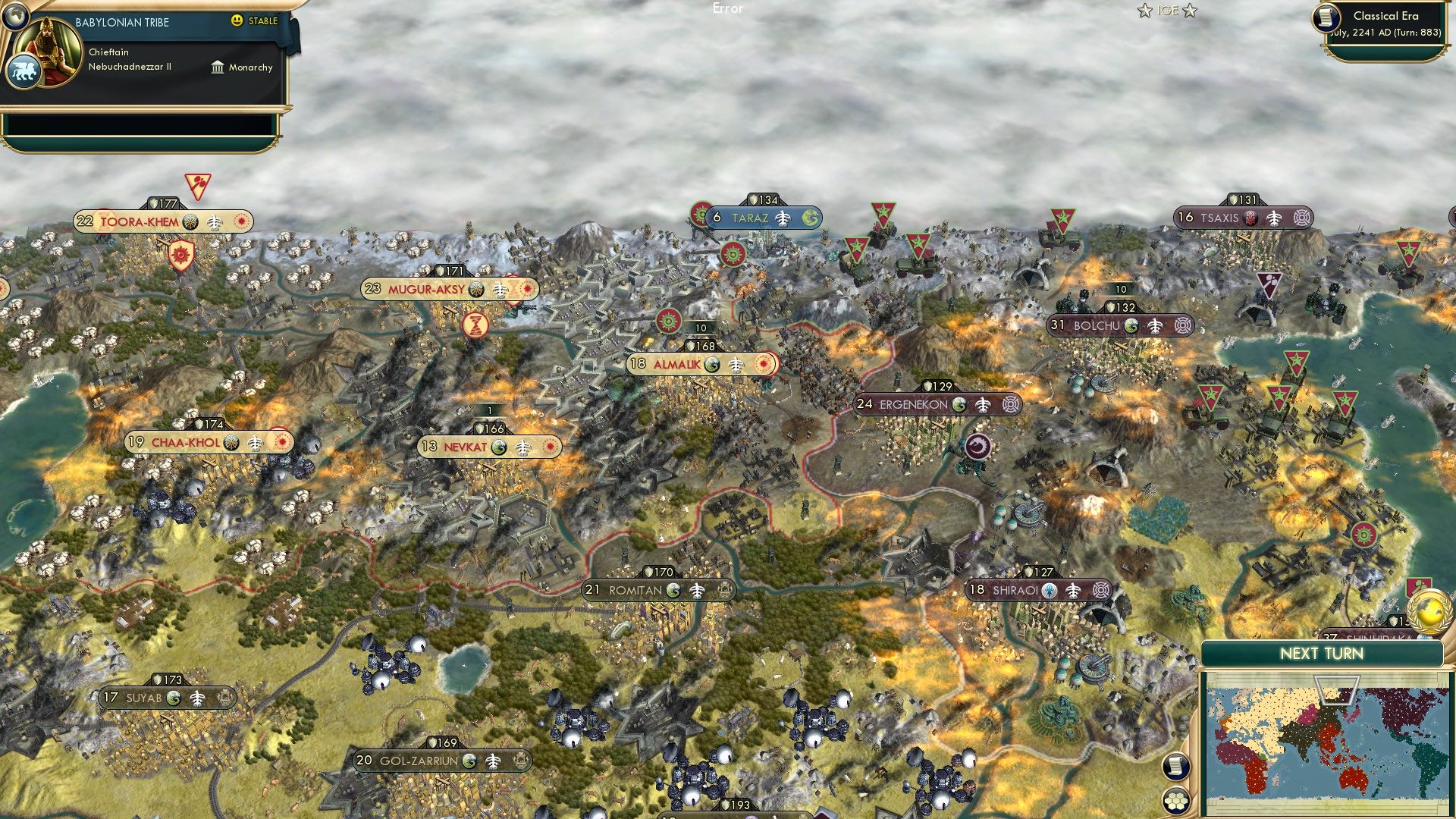This screenshot has width=1456, height=819.
Task: Click the growth icon on Bolchu's banner
Action: click(1131, 325)
